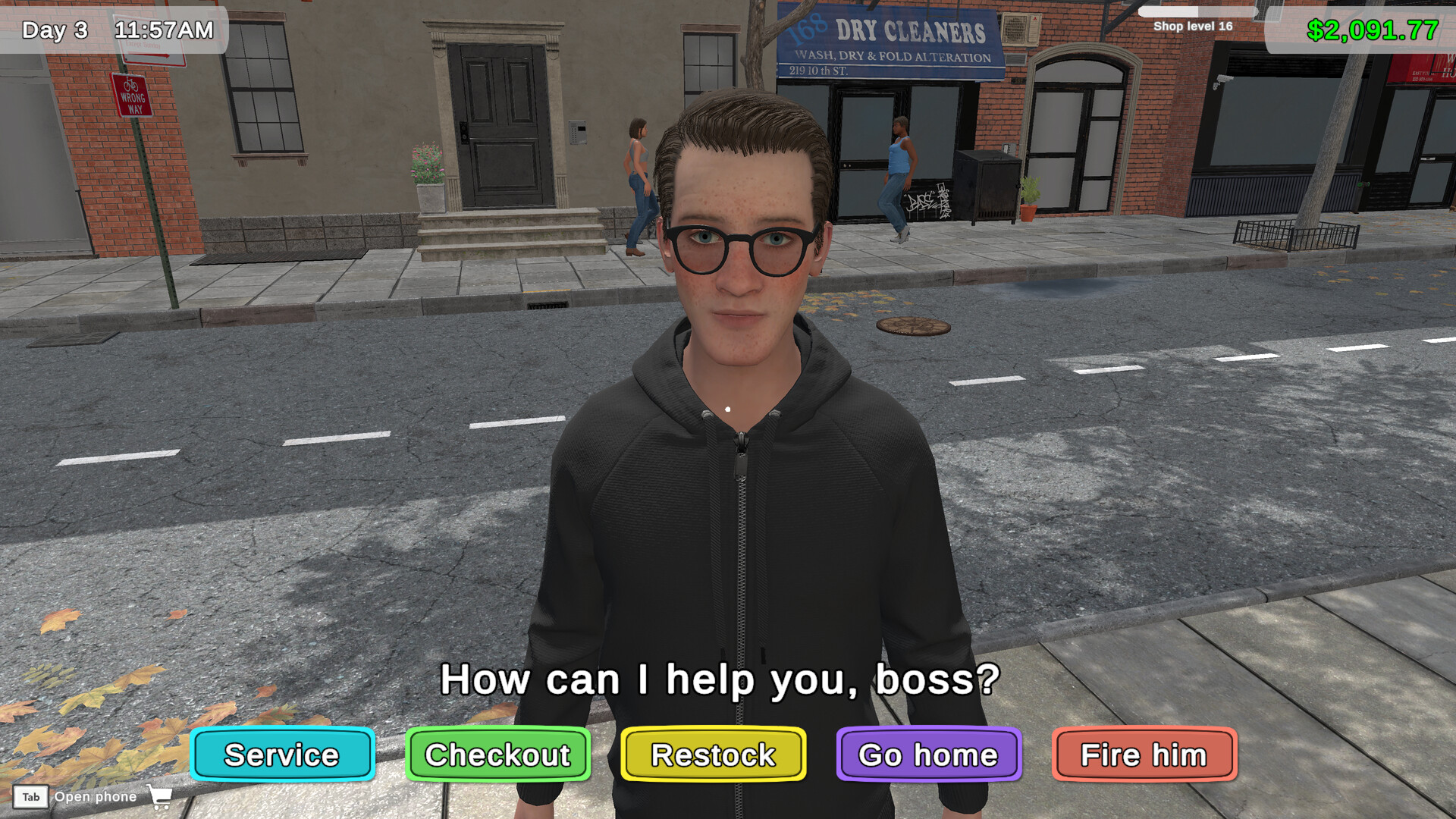
Task: Click the Day 3 indicator
Action: [x=54, y=31]
